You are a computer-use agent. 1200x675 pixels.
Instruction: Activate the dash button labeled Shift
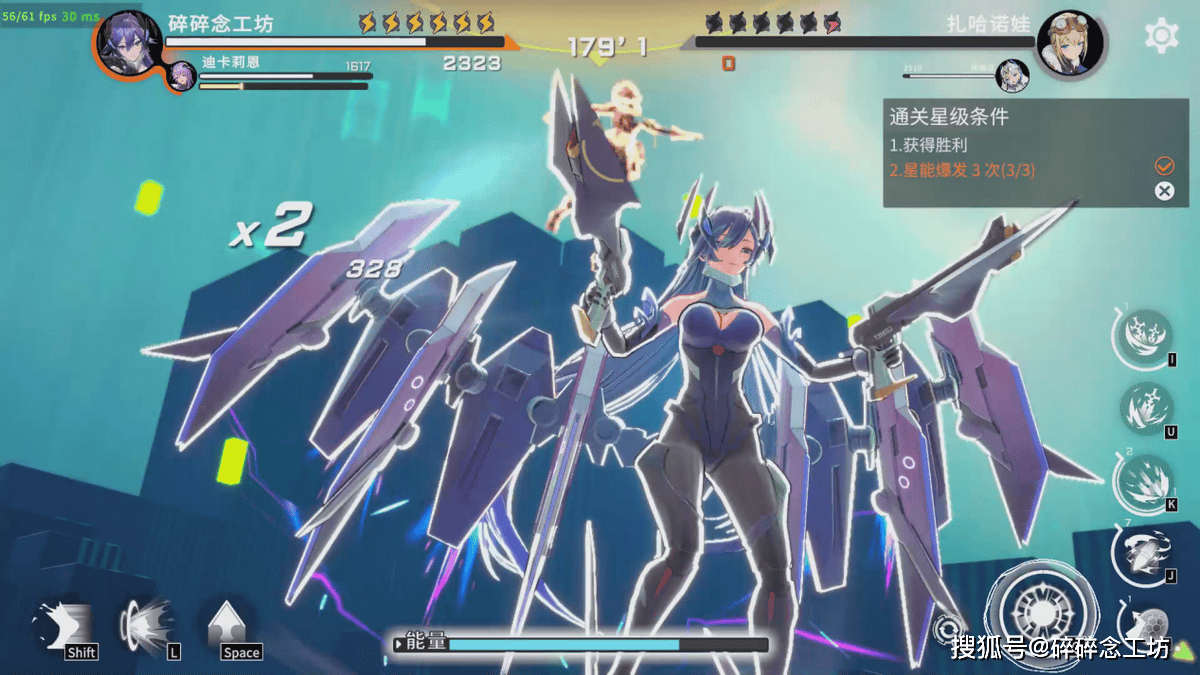click(x=62, y=627)
